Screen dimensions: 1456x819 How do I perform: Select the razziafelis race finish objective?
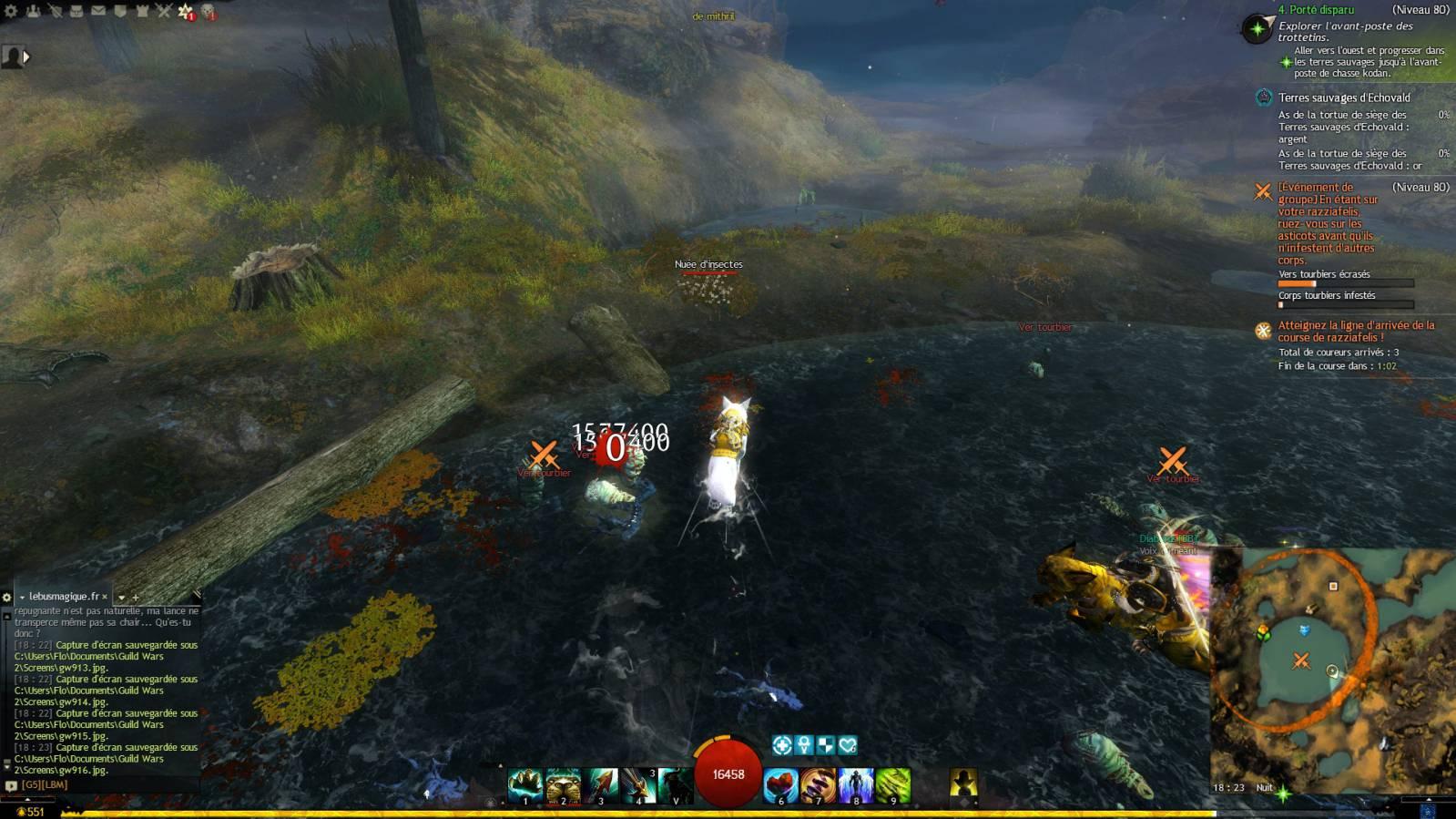1355,331
